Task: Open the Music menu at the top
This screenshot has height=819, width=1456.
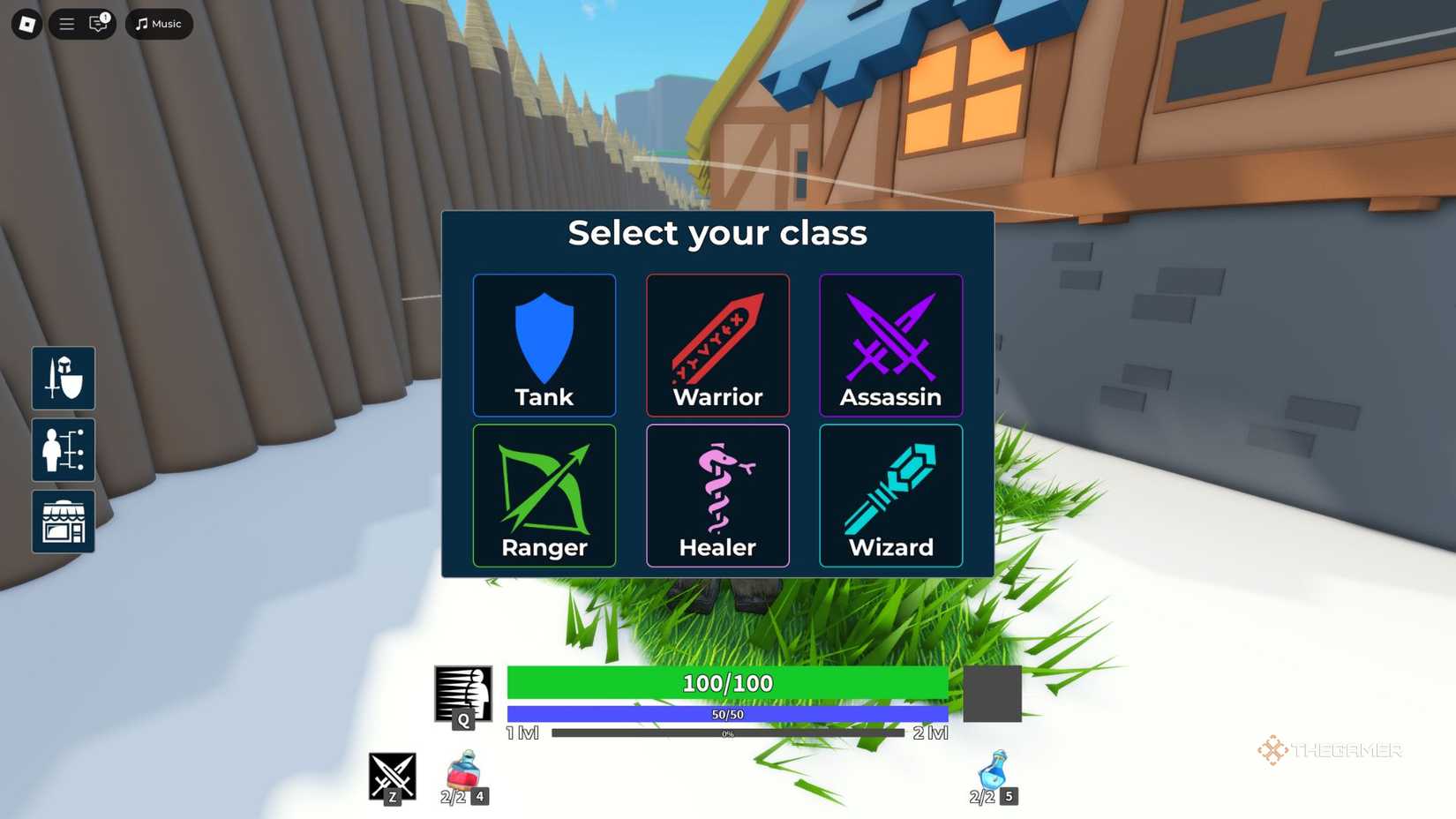Action: (x=158, y=24)
